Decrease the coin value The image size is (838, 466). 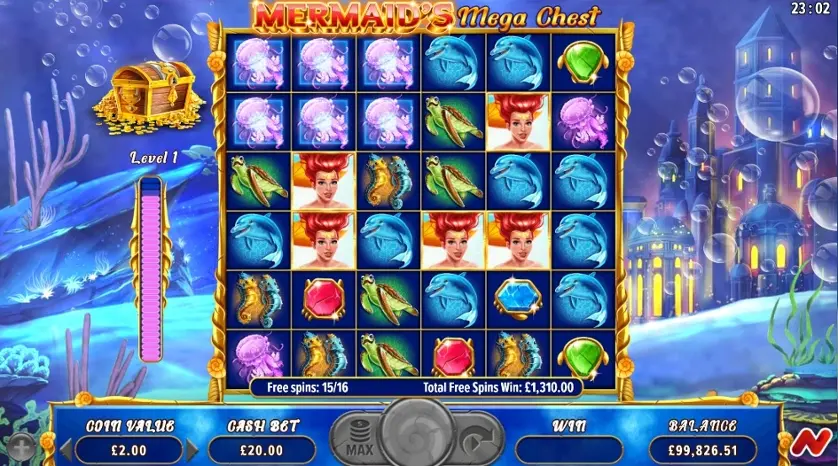coord(66,450)
